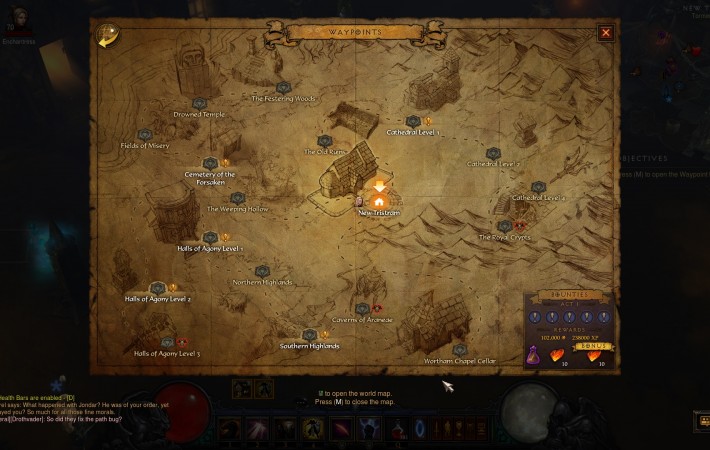Select the Southern Highlands waypoint
Image resolution: width=710 pixels, height=450 pixels.
309,336
